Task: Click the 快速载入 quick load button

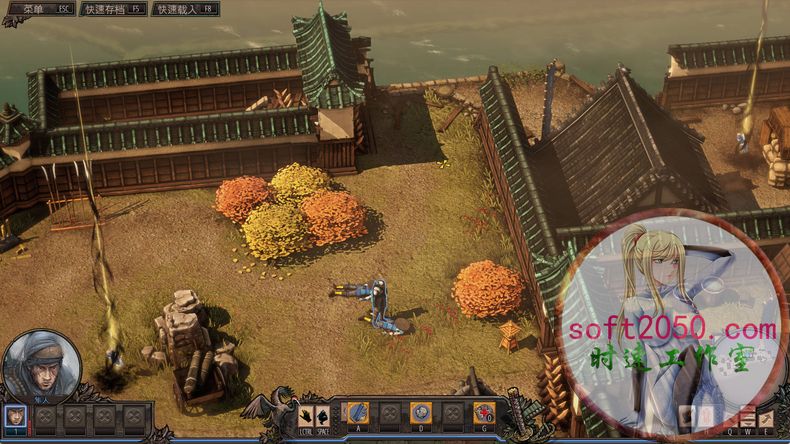Action: pos(184,9)
